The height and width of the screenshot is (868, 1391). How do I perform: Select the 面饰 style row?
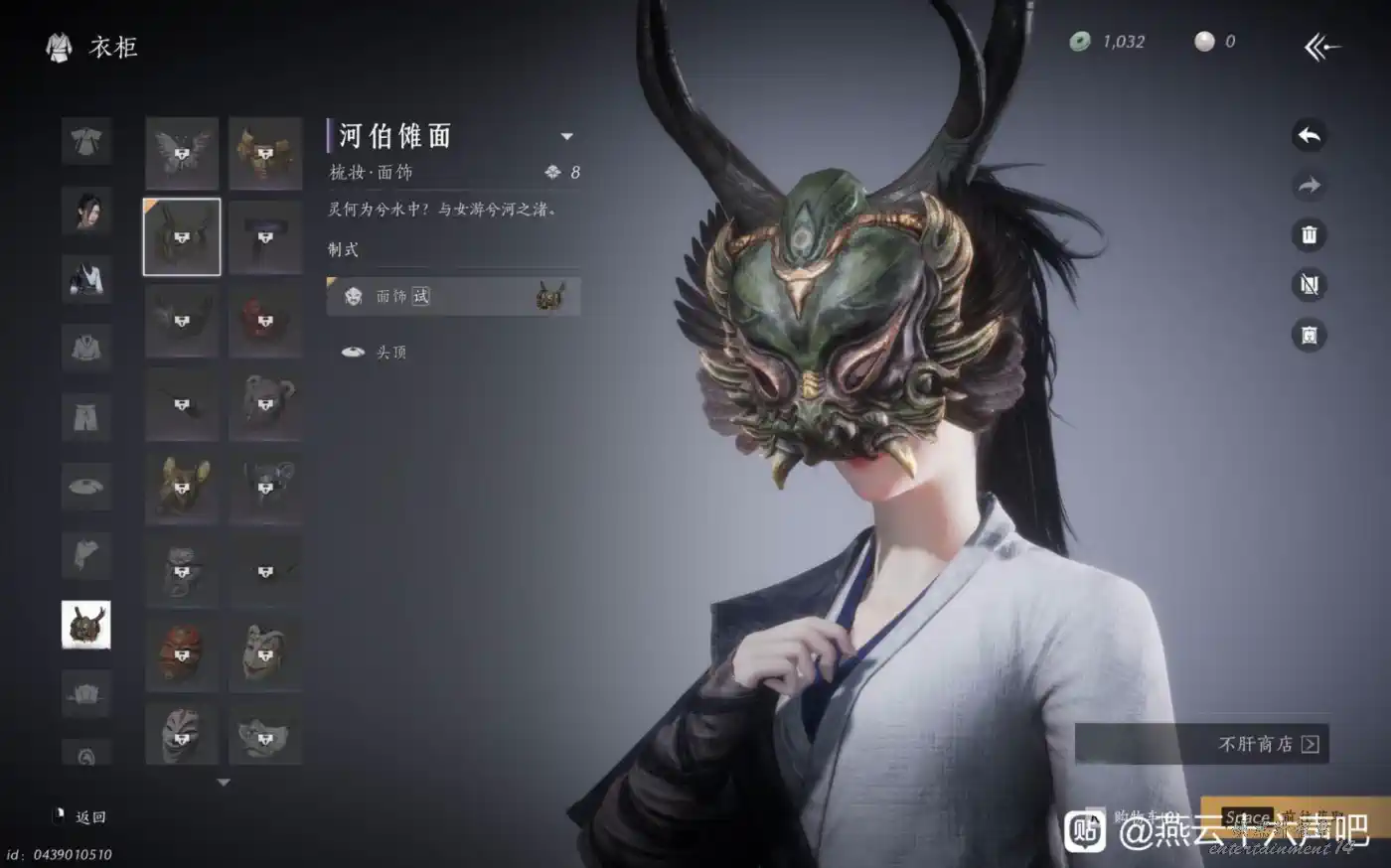(x=453, y=296)
